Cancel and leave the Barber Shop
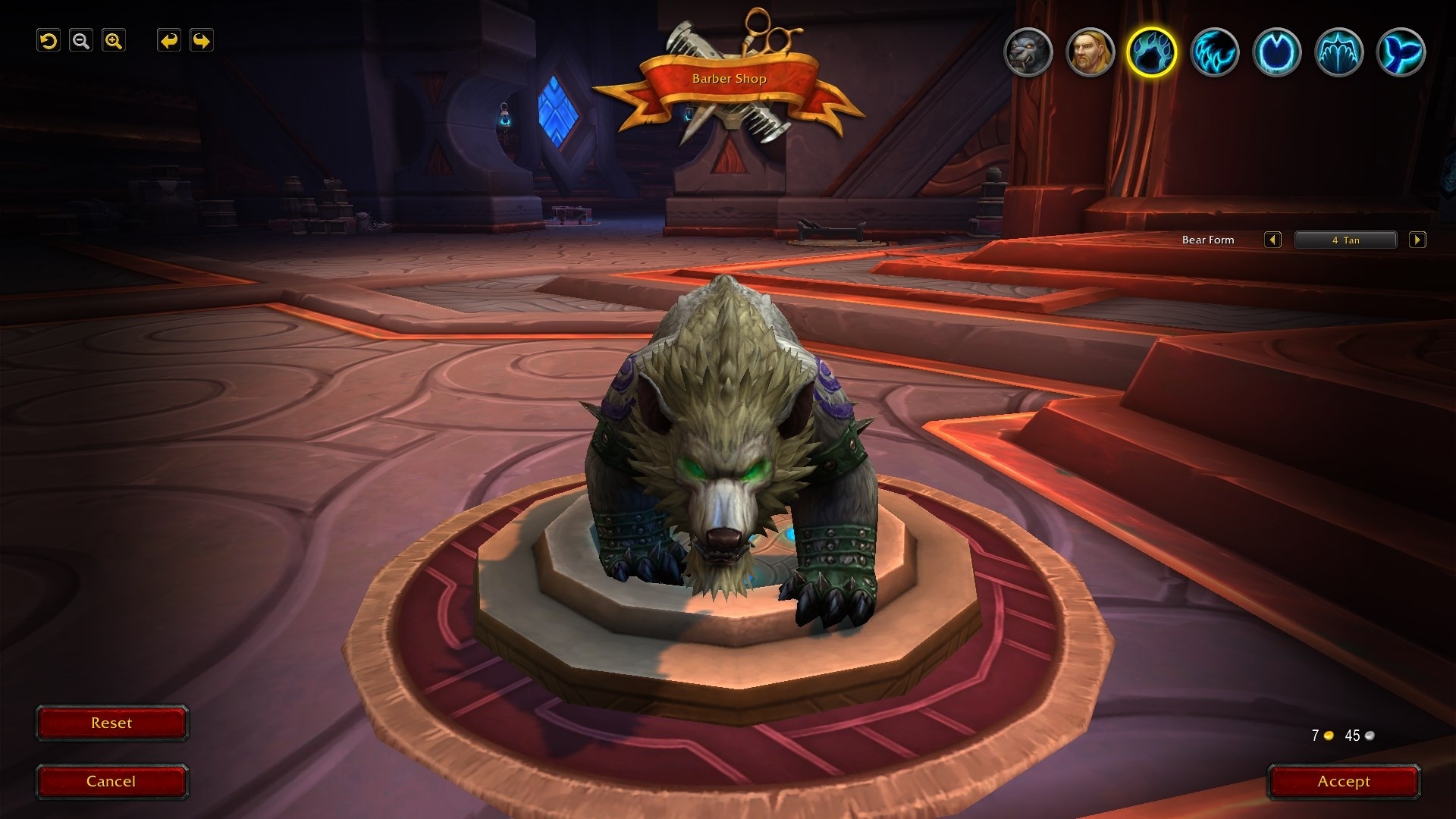Image resolution: width=1456 pixels, height=819 pixels. [x=111, y=782]
